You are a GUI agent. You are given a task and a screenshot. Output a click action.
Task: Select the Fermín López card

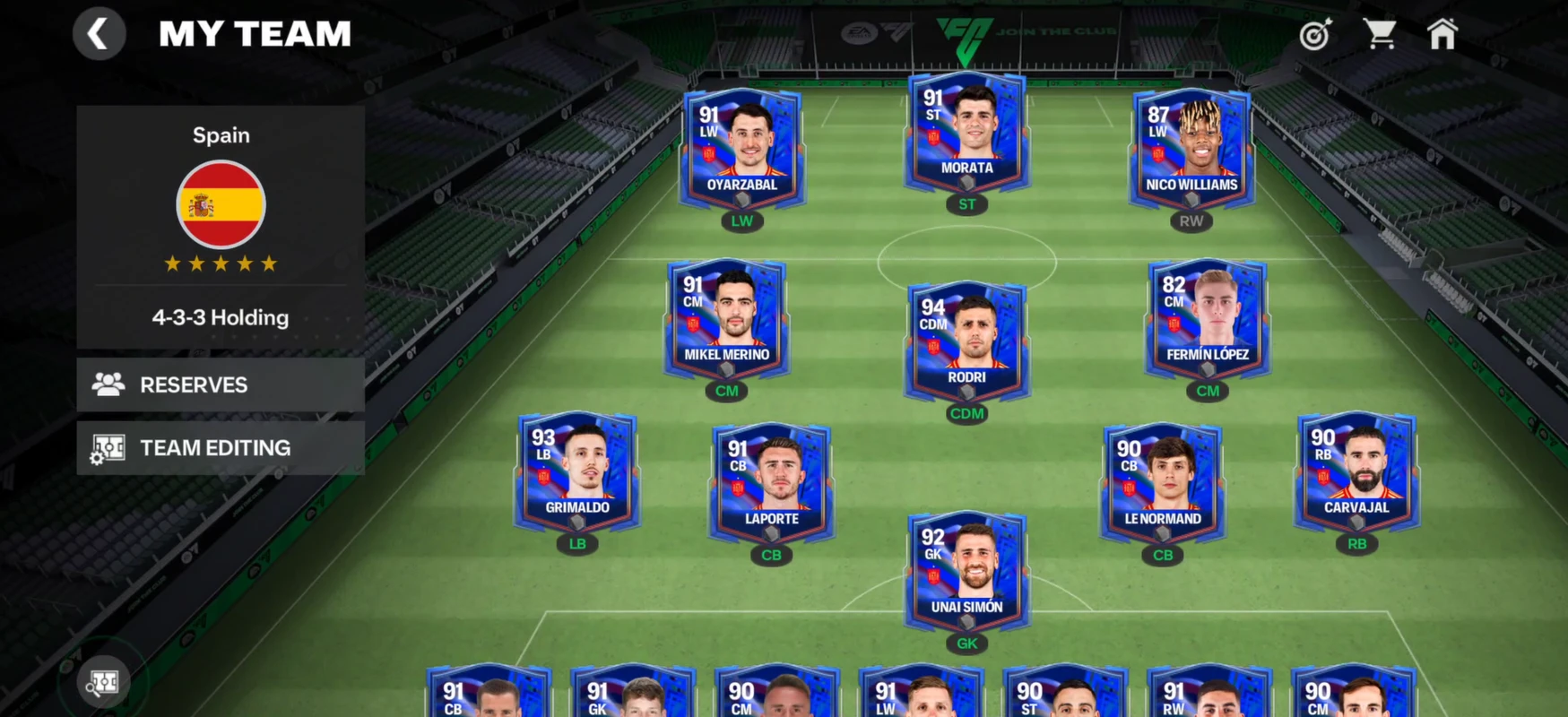(1207, 319)
